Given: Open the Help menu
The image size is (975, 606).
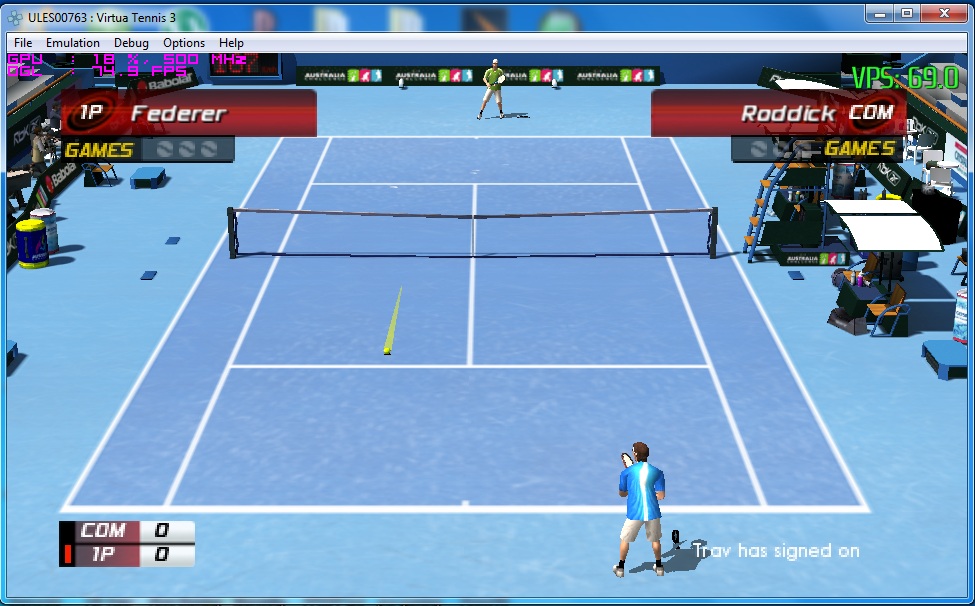Looking at the screenshot, I should click(x=231, y=43).
